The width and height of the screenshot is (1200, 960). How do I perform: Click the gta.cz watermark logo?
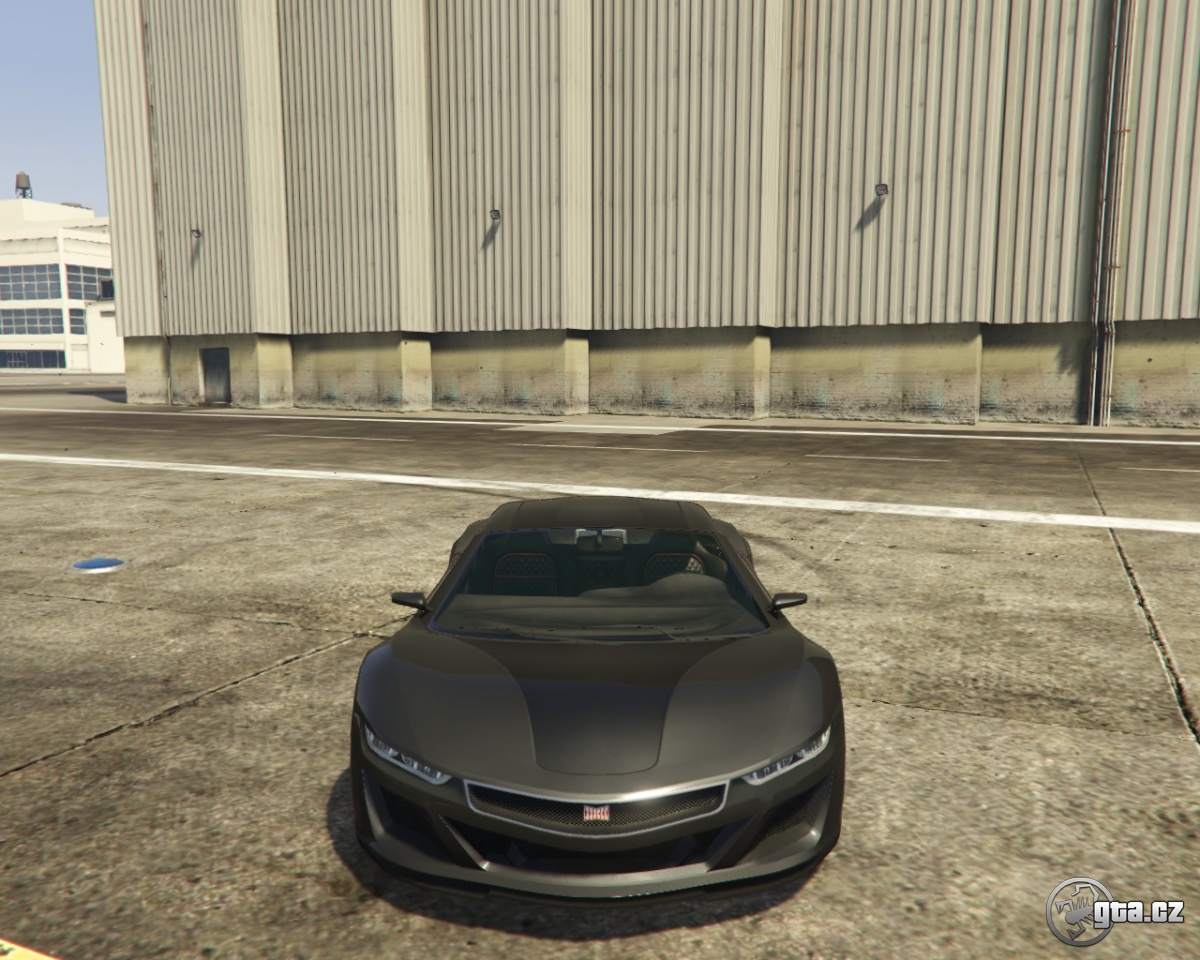point(1114,911)
